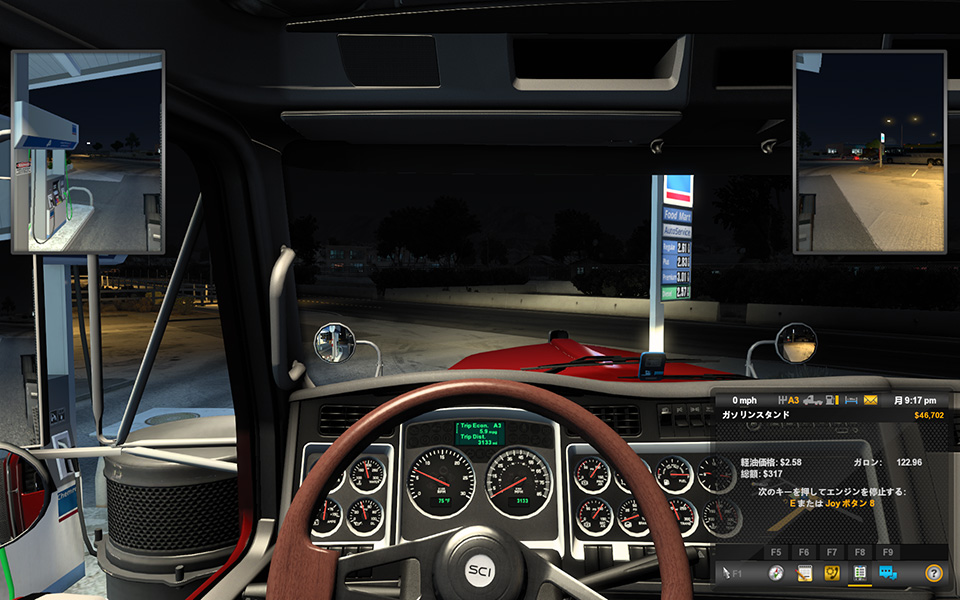
Task: Click the fuel pump status icon
Action: coord(831,400)
